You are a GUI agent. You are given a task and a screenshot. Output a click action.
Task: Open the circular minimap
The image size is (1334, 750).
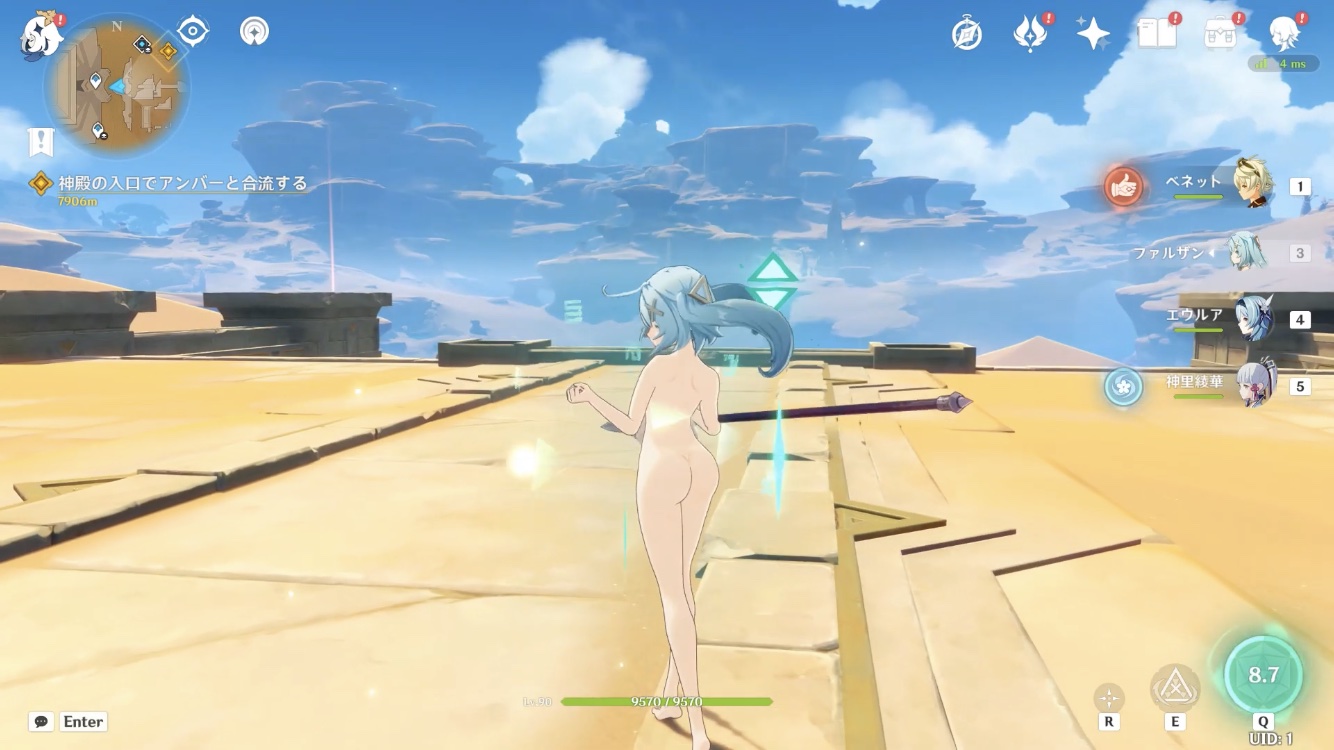[117, 88]
